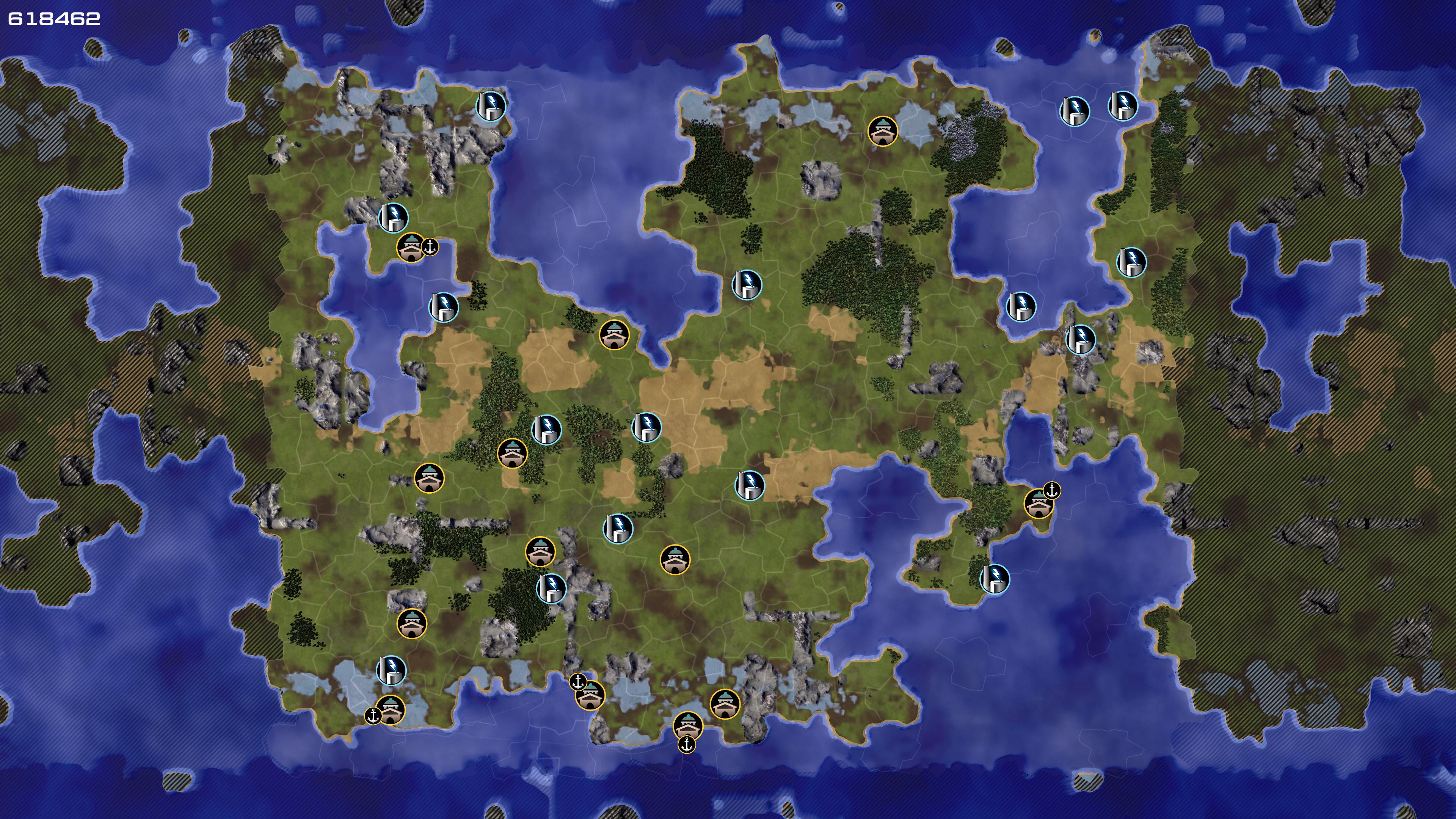Pick the power plant marker on the western lake shore
Viewport: 1456px width, 819px height.
[444, 307]
